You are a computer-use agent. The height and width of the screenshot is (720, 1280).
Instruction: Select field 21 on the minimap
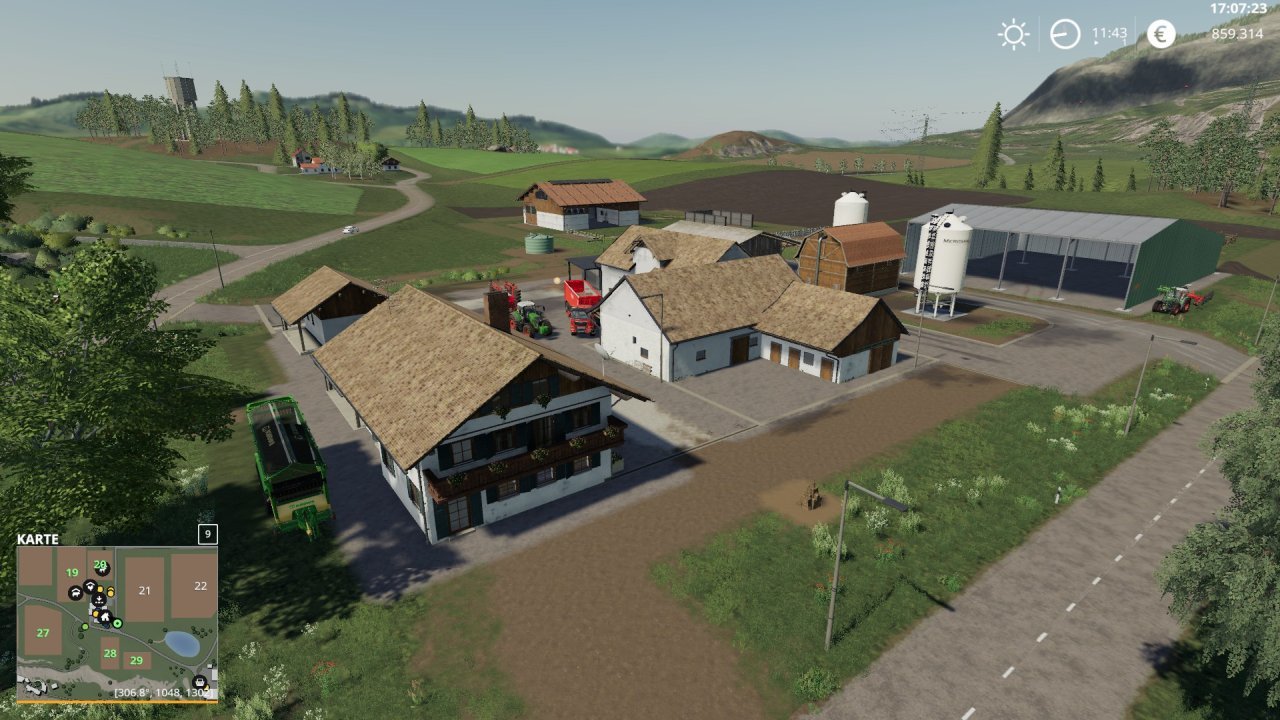click(x=145, y=590)
